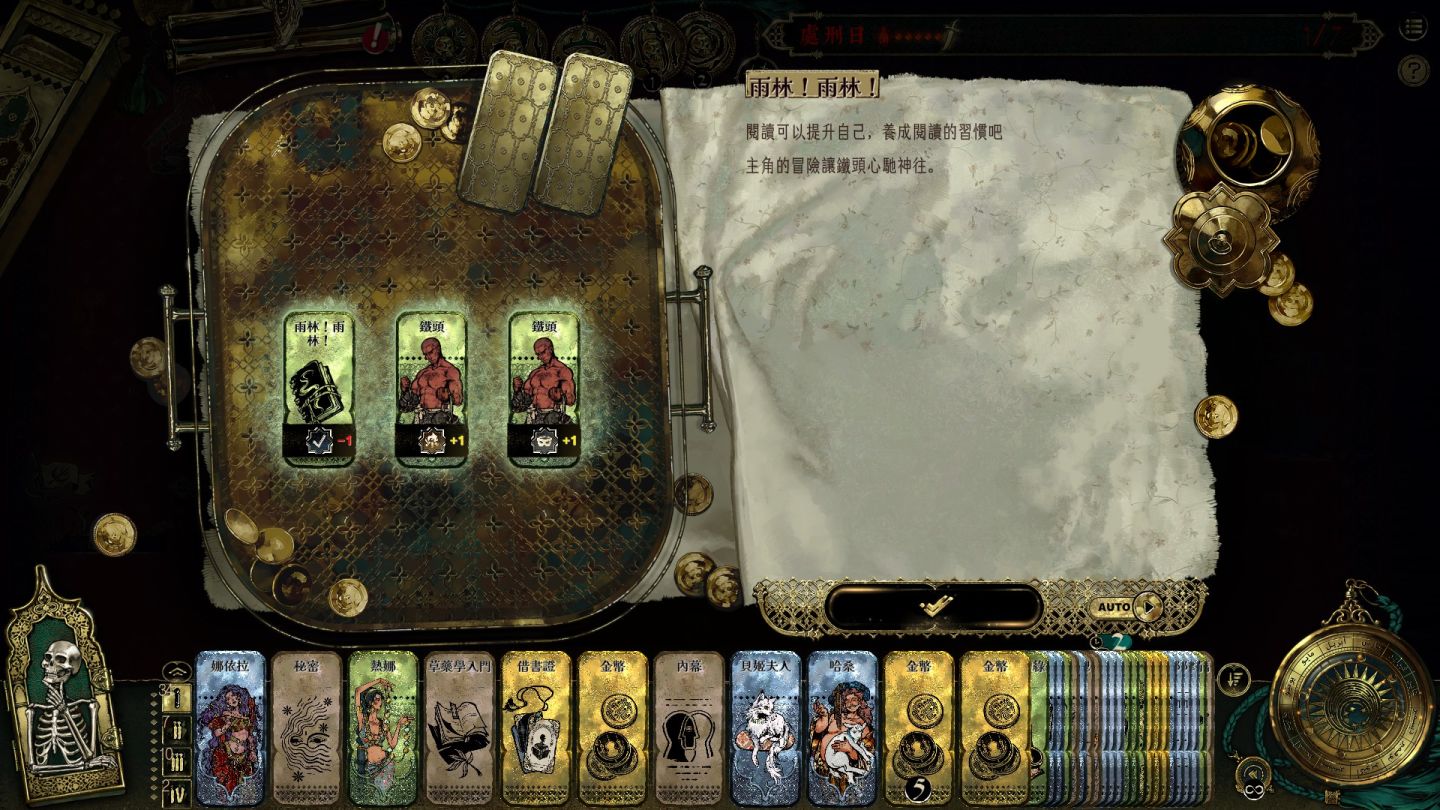Viewport: 1440px width, 810px height.
Task: Choose the 貝姬夫人 cat card
Action: [765, 729]
